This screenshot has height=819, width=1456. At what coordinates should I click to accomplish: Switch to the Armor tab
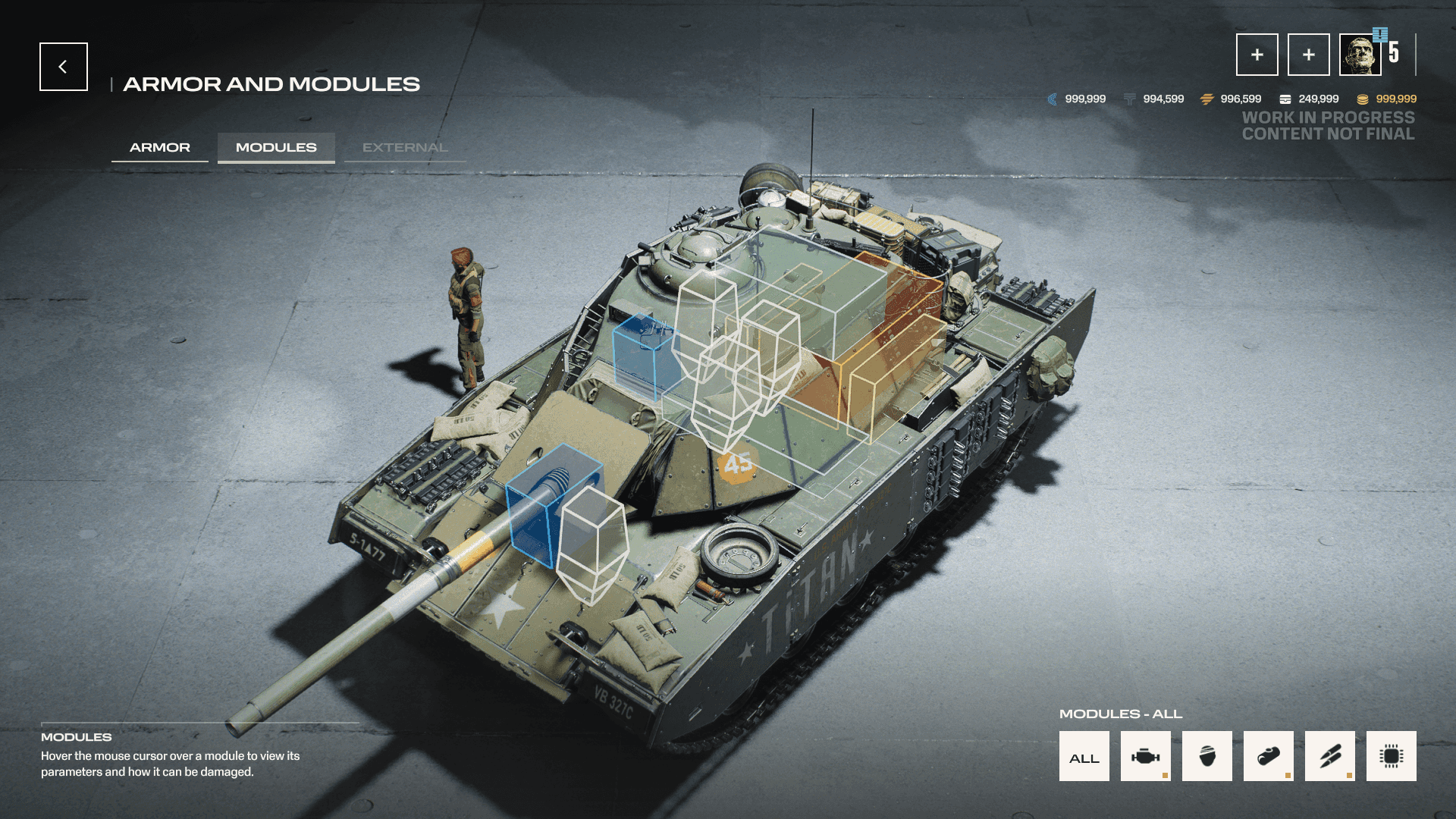(x=160, y=147)
